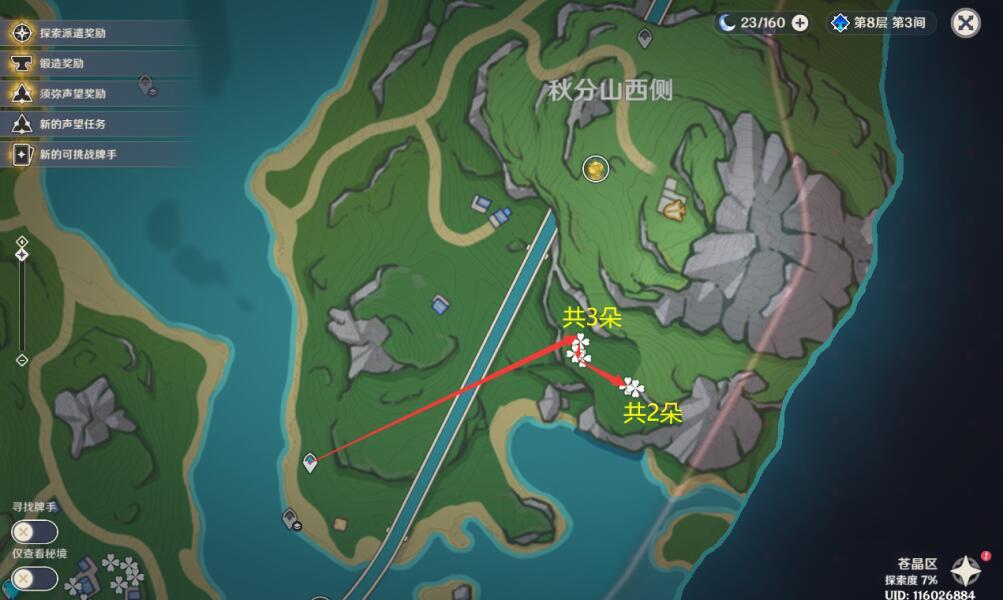Viewport: 1003px width, 600px height.
Task: Click the map zoom-in plus button
Action: [22, 242]
